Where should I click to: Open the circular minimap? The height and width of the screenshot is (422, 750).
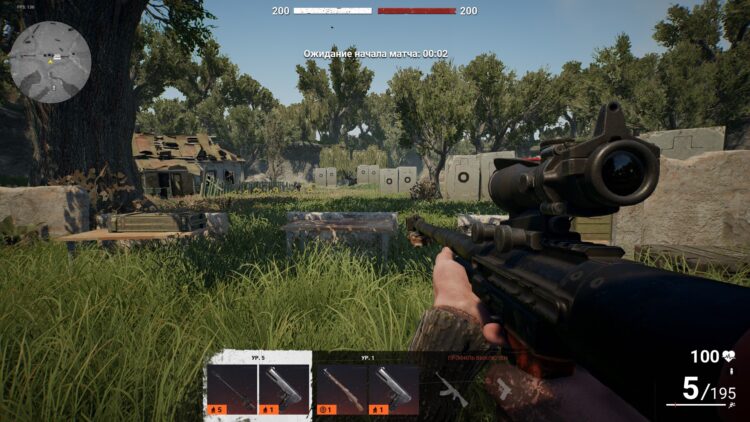[50, 62]
